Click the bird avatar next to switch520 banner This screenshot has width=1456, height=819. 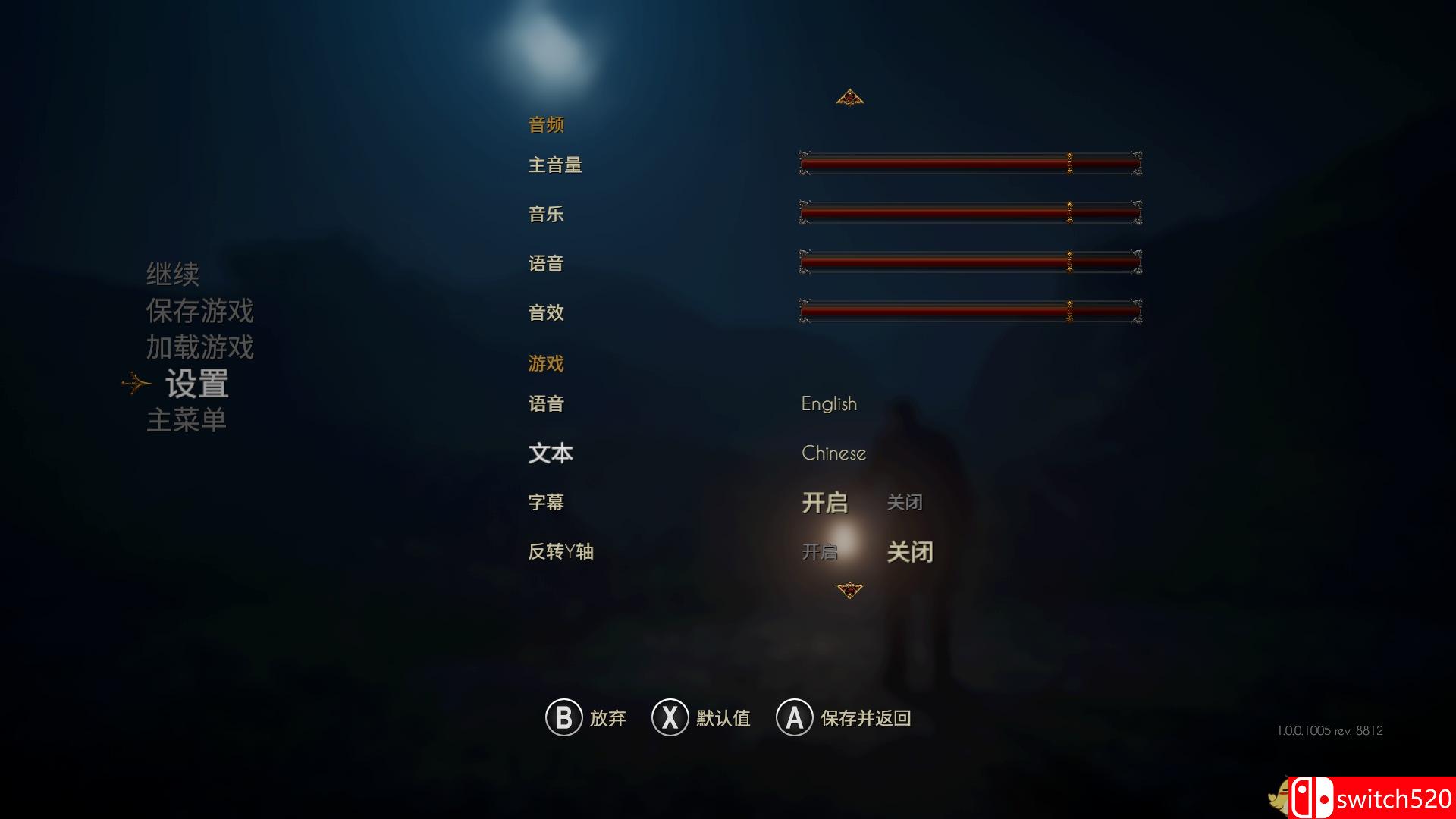1280,796
